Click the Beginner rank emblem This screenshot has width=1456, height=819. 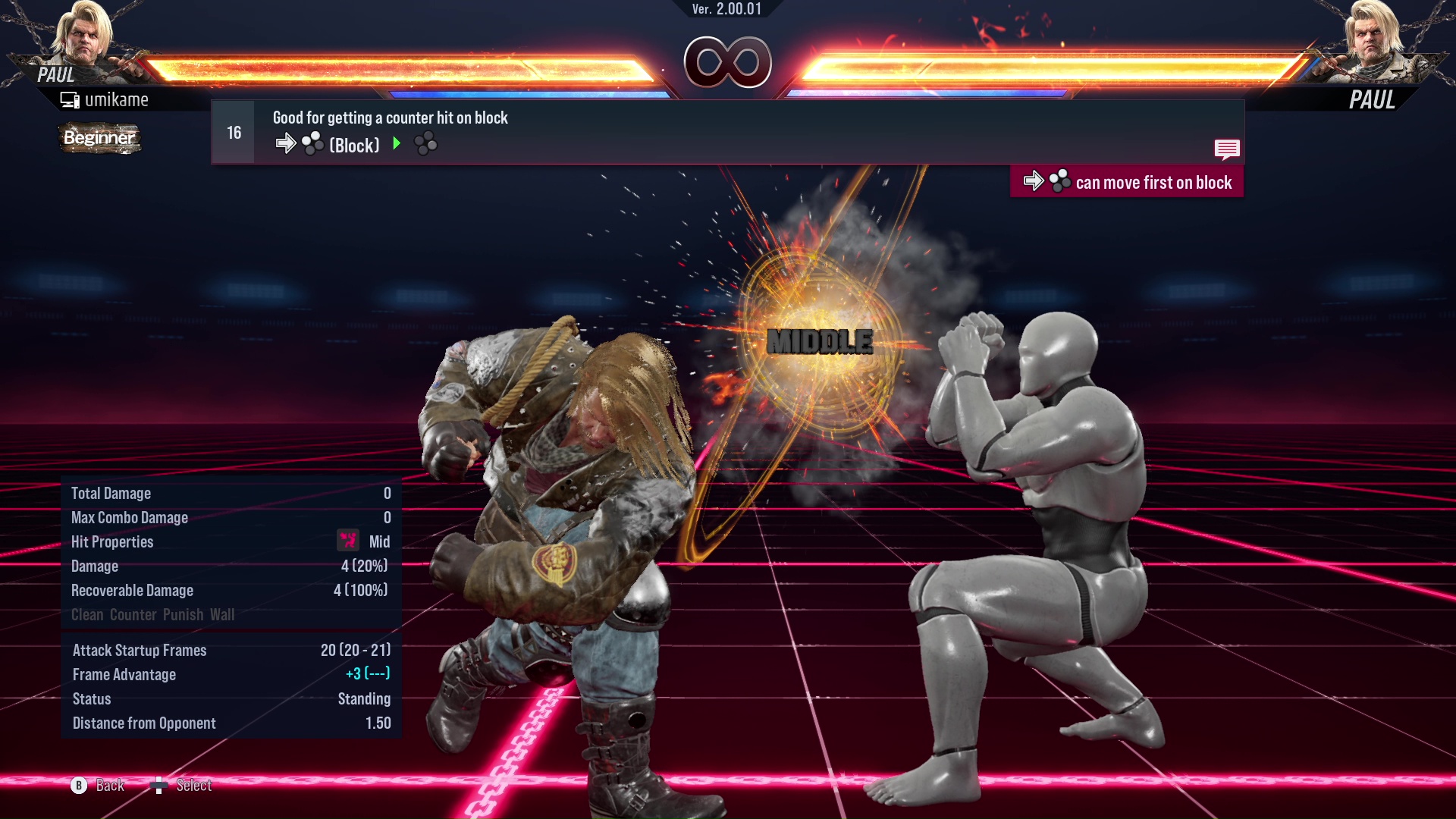click(99, 139)
